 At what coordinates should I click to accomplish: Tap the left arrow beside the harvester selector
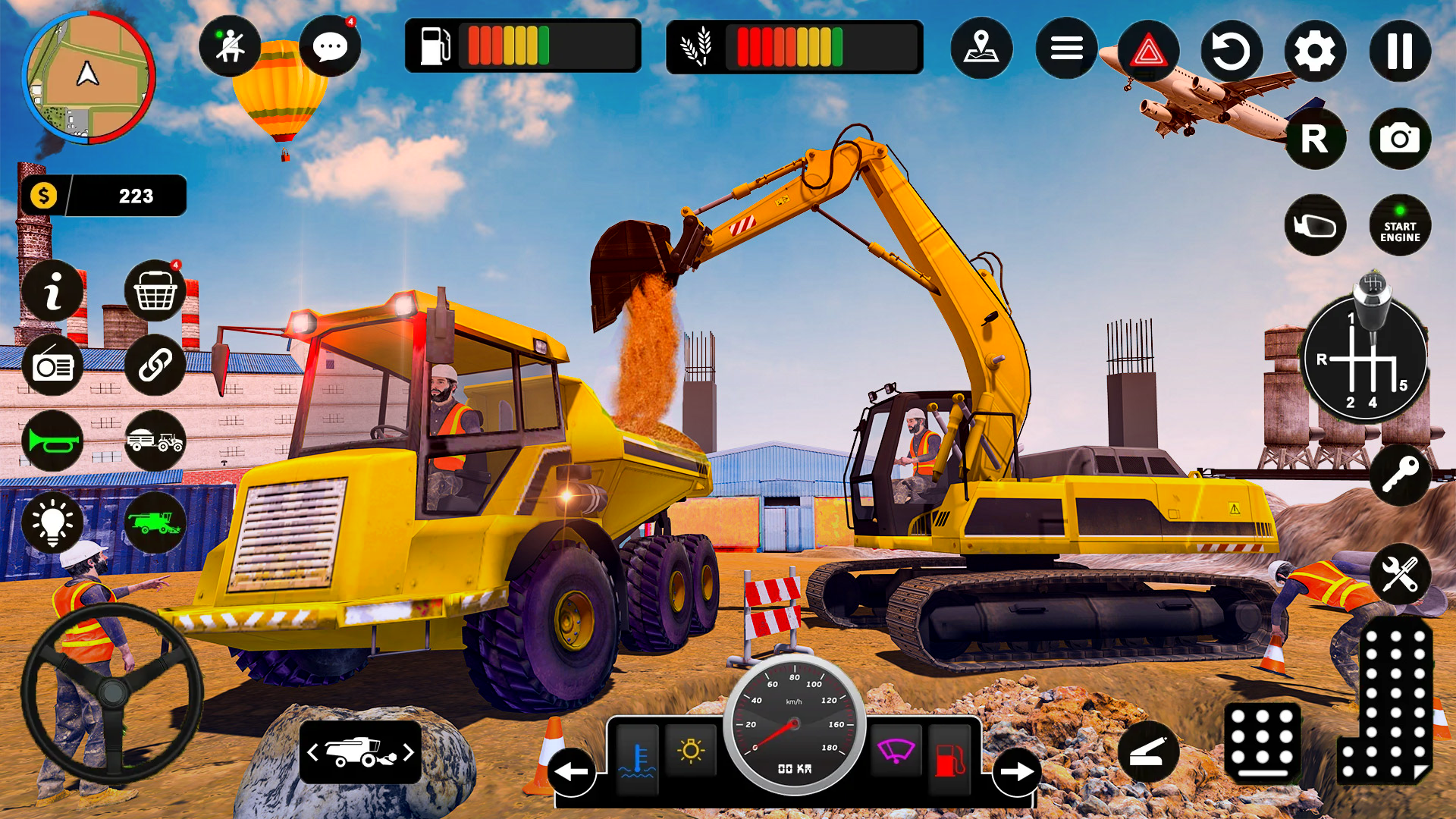(312, 753)
